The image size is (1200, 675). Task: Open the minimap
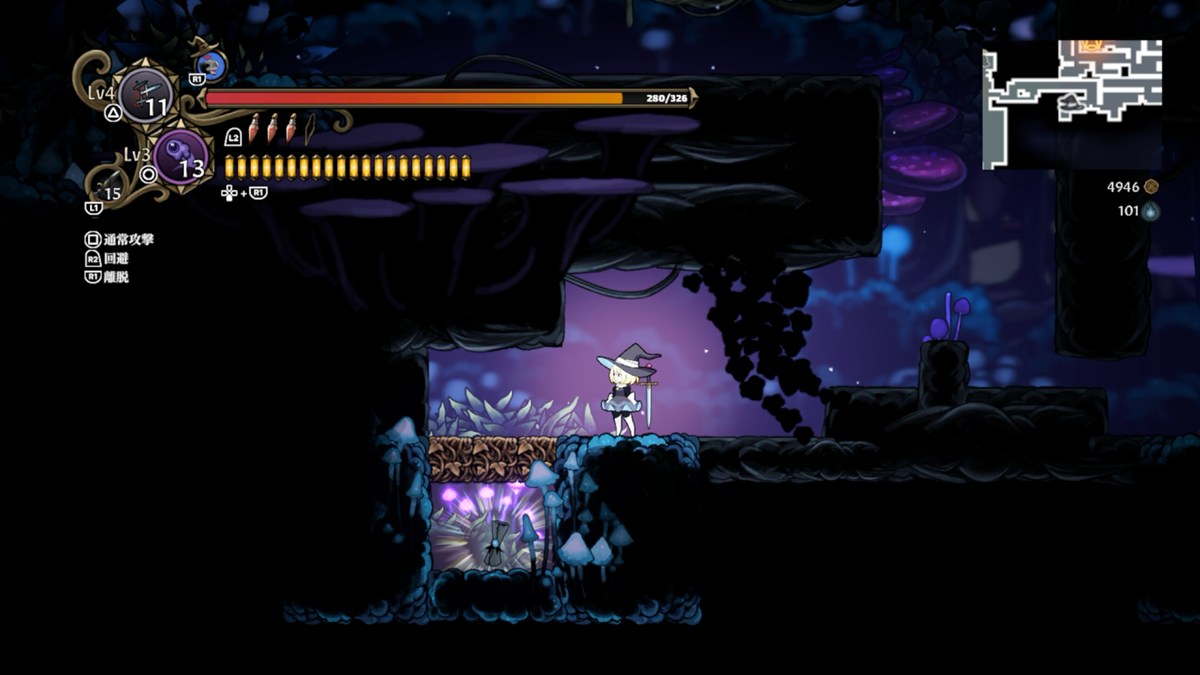point(1073,104)
